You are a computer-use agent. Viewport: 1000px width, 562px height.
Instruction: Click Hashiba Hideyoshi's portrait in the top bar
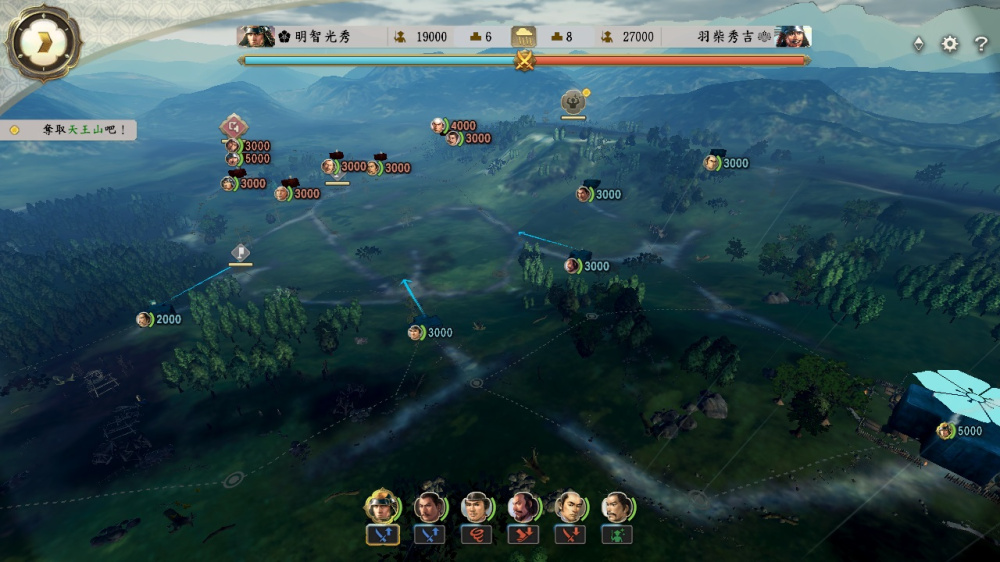(792, 37)
